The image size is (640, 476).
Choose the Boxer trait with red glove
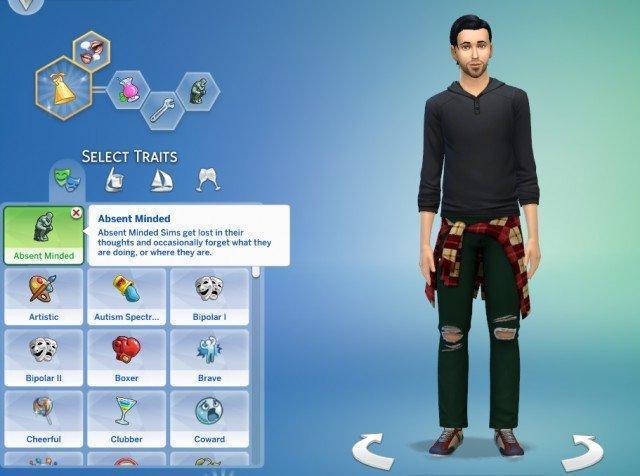click(126, 358)
